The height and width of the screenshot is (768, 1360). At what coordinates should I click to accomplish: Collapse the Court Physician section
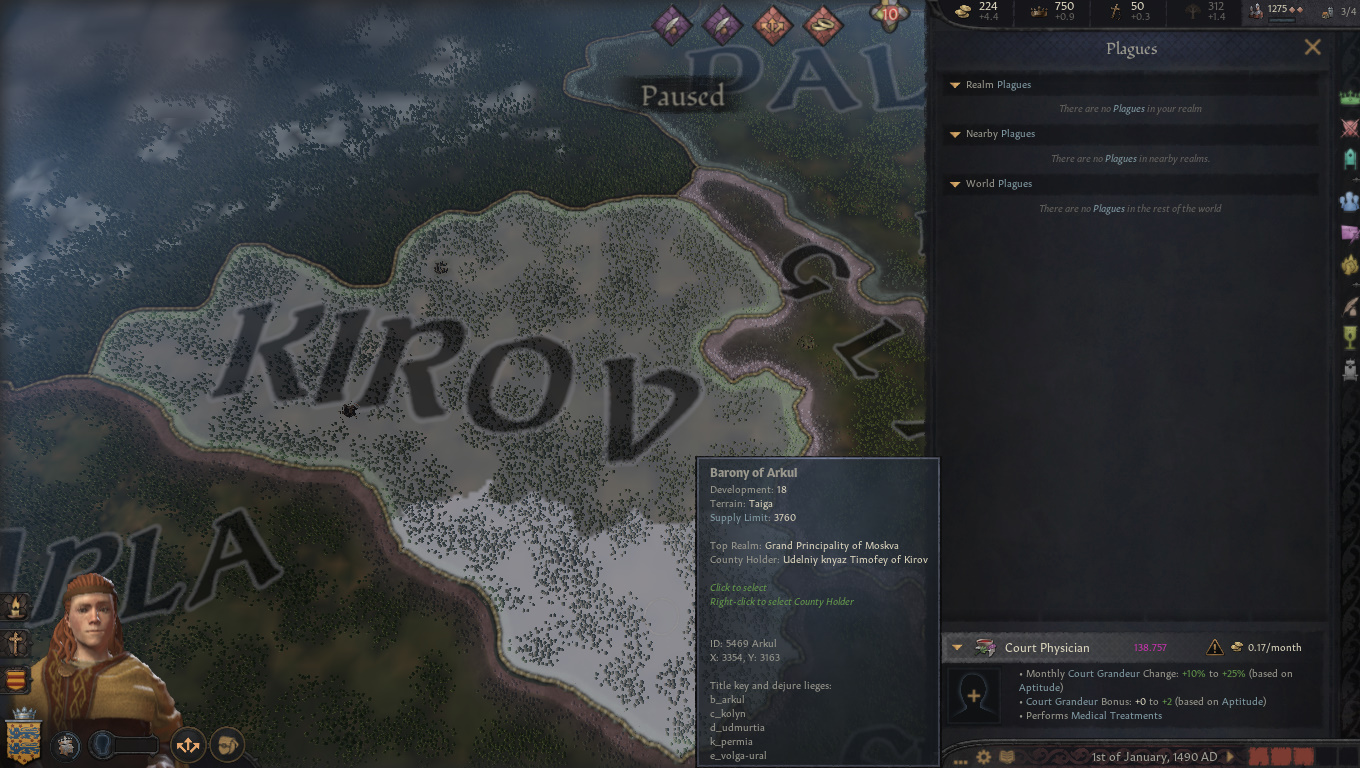pos(957,647)
